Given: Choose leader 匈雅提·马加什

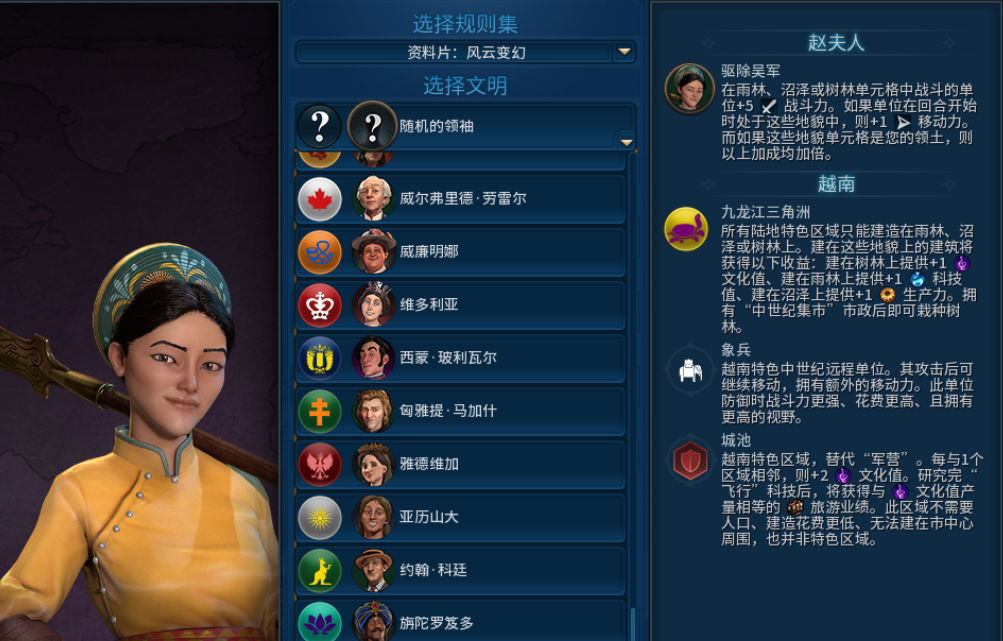Looking at the screenshot, I should click(461, 411).
